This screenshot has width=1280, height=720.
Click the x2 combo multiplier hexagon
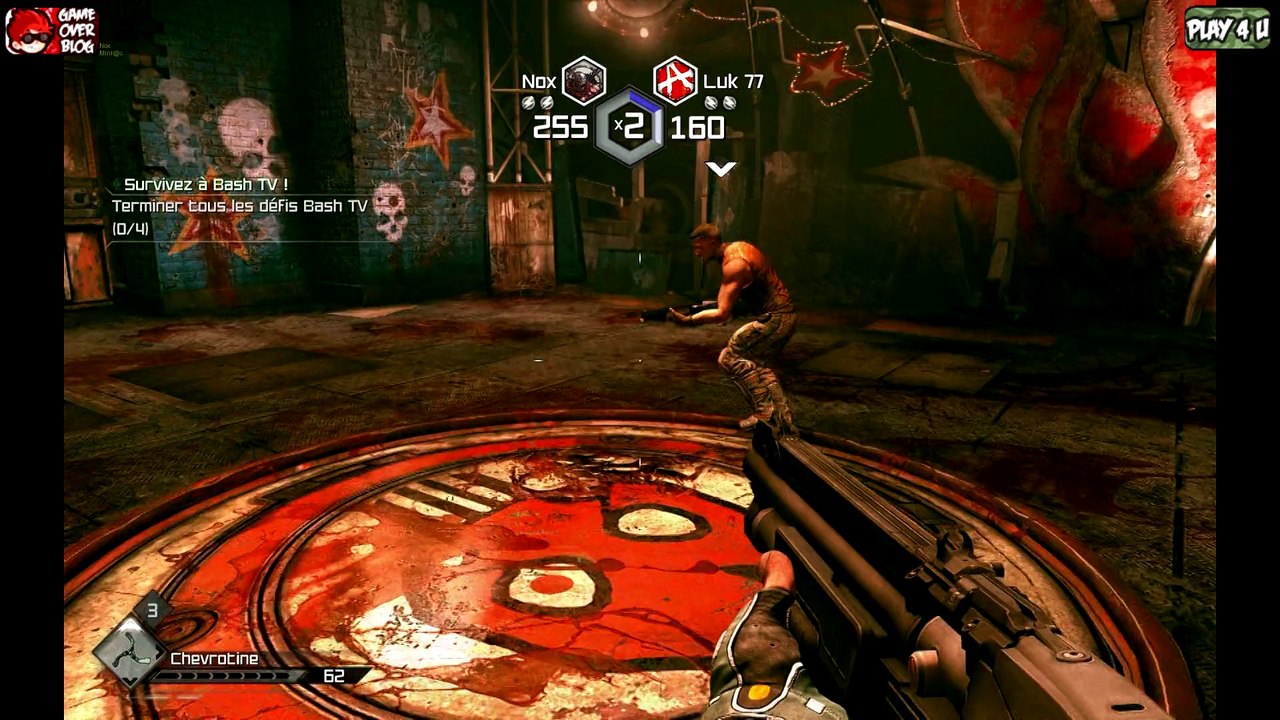click(x=630, y=126)
